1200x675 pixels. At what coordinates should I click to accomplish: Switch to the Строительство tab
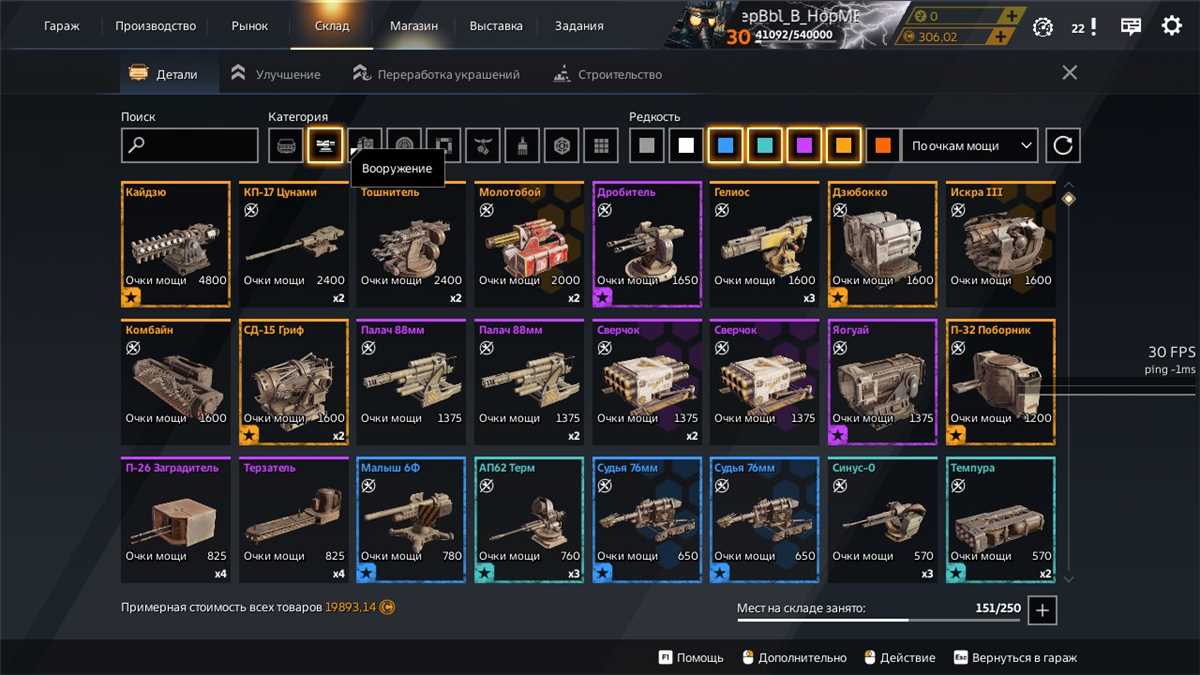click(x=607, y=74)
